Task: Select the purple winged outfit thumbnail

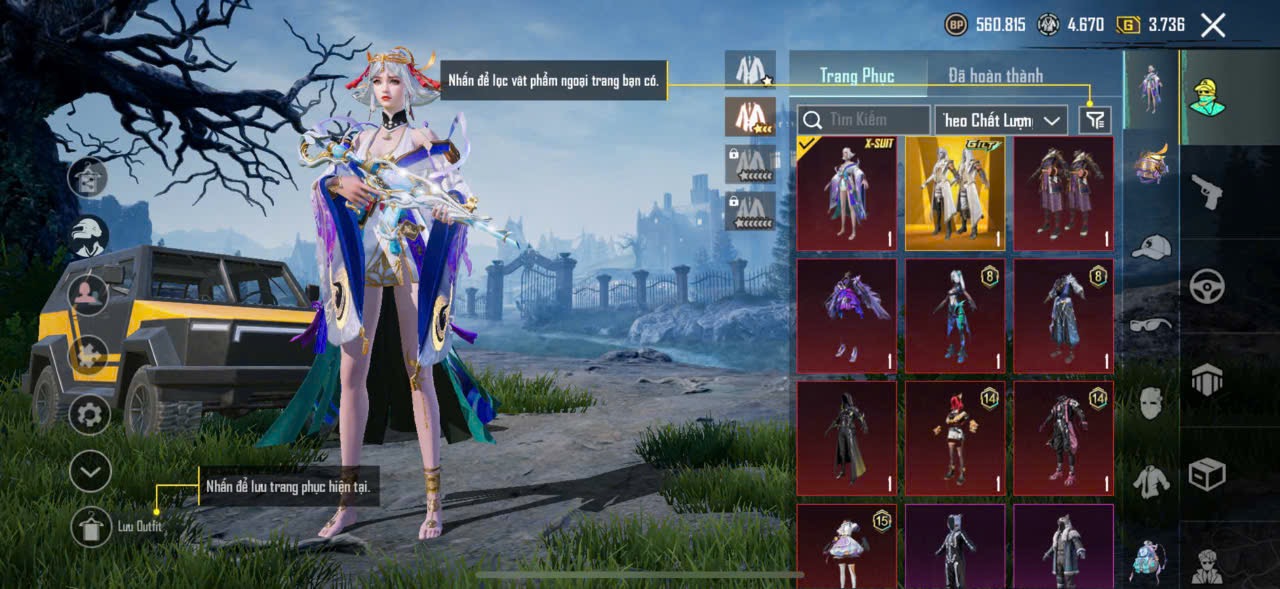Action: pos(846,316)
